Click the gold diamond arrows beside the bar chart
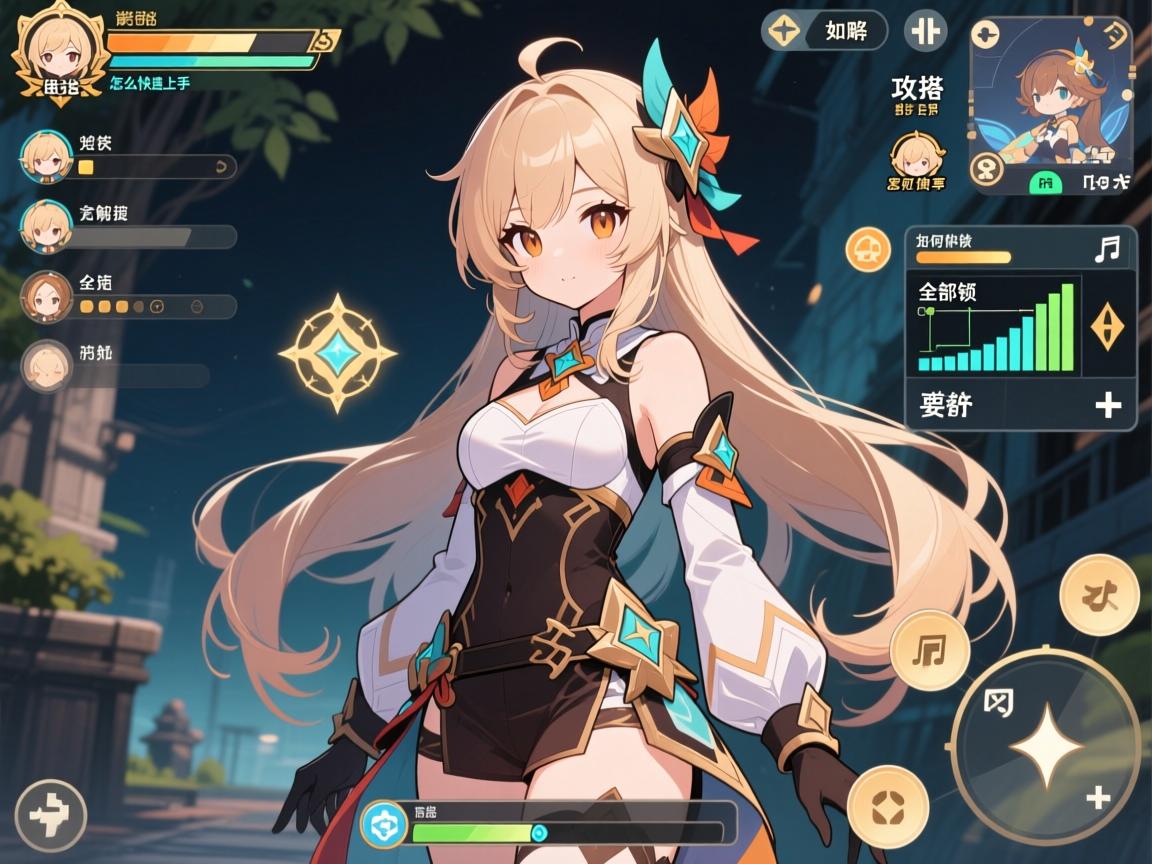This screenshot has width=1152, height=864. pyautogui.click(x=1107, y=327)
